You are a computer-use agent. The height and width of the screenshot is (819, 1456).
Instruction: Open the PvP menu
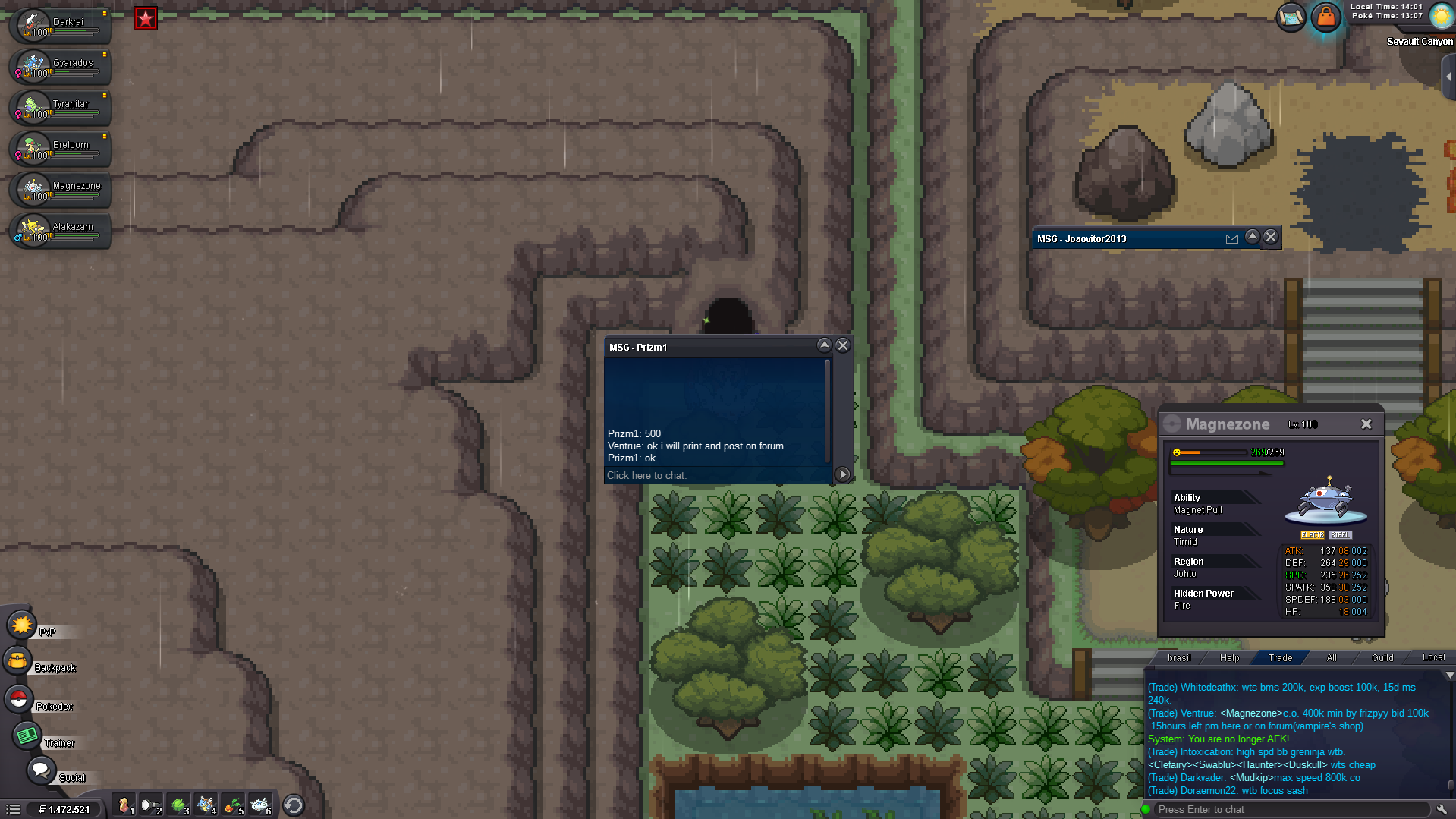coord(22,625)
